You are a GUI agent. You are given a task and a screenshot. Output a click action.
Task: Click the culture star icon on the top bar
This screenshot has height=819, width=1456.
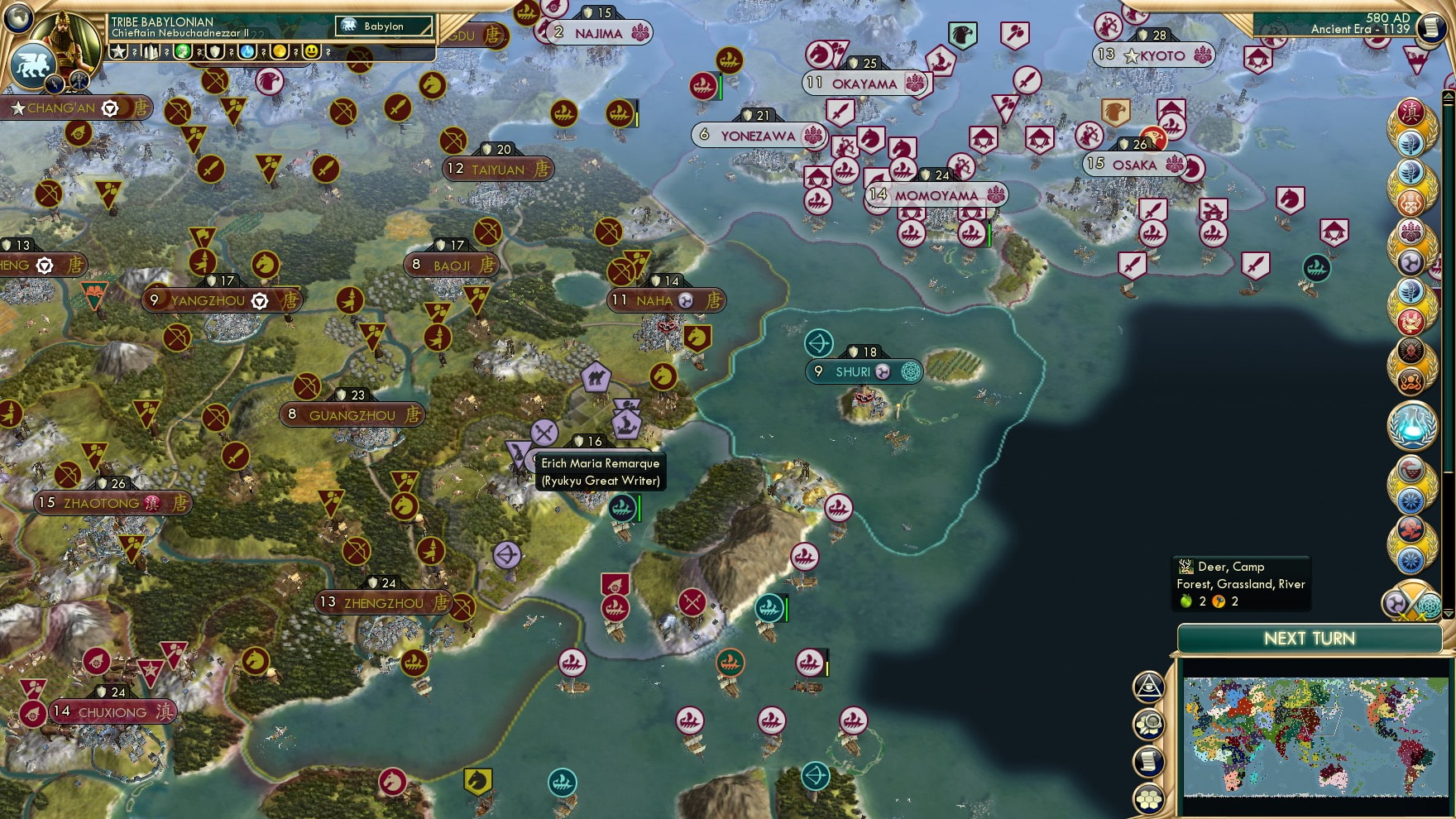point(117,51)
